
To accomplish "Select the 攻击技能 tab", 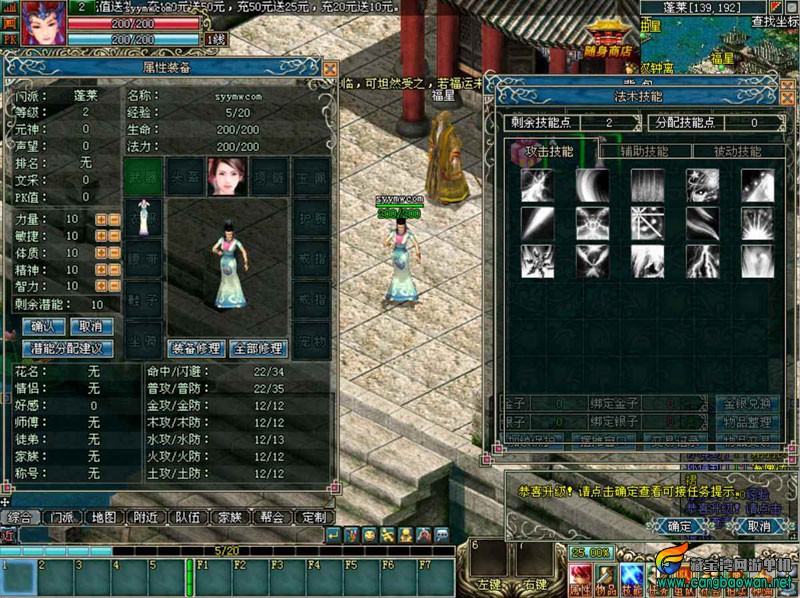I will (549, 152).
